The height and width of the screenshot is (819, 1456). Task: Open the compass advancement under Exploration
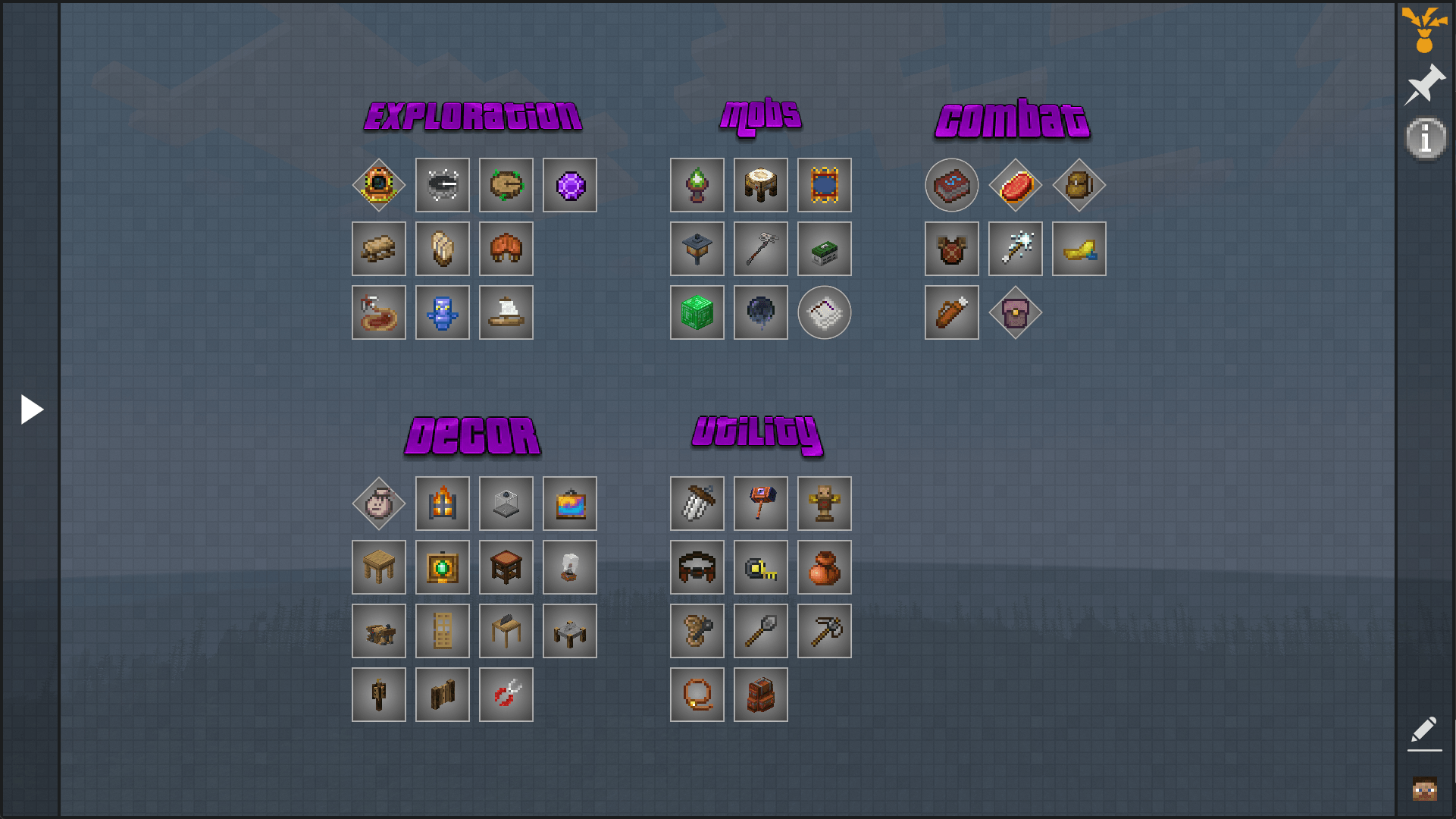pos(443,185)
